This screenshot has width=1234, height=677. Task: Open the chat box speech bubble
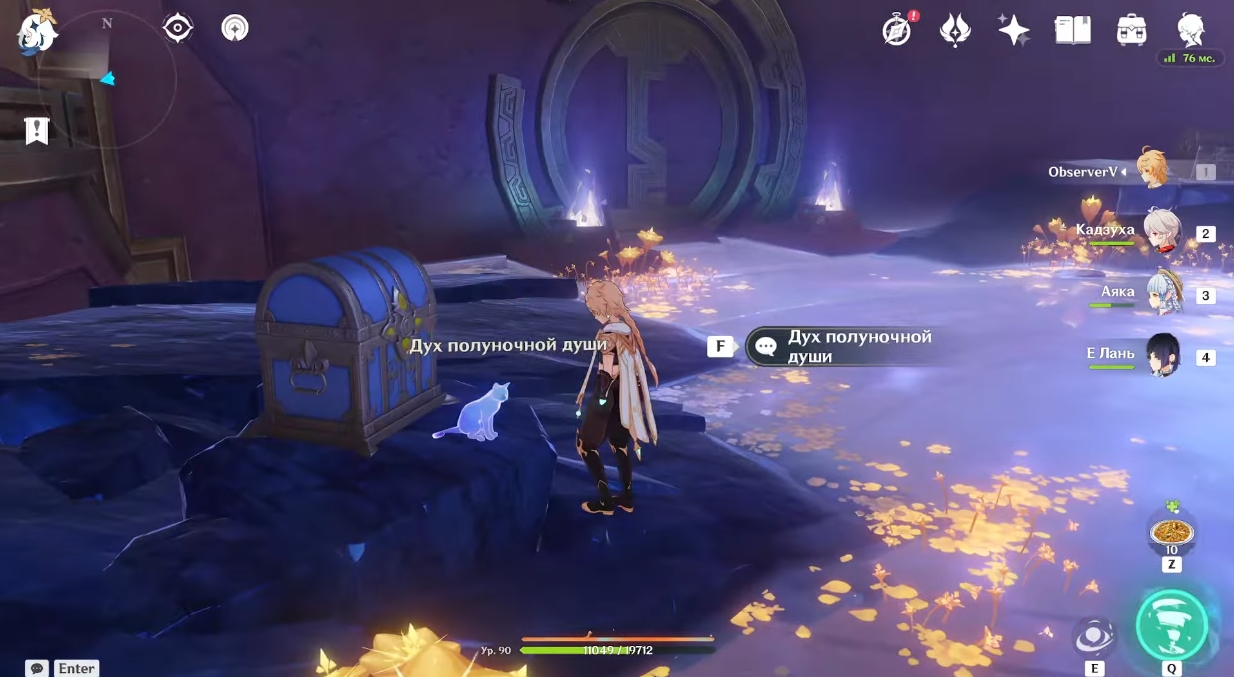[x=37, y=668]
